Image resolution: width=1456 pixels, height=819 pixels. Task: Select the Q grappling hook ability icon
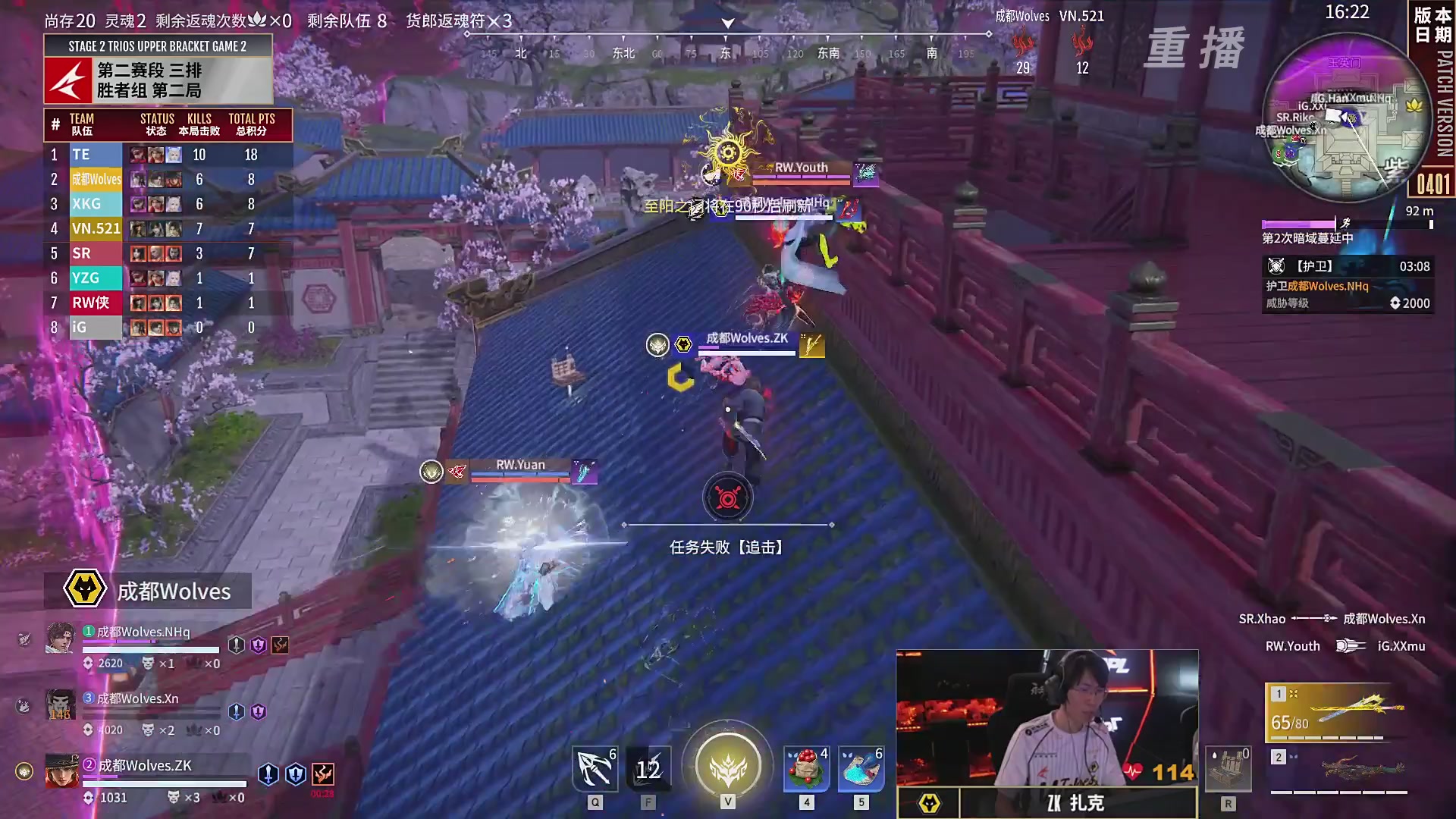point(595,768)
